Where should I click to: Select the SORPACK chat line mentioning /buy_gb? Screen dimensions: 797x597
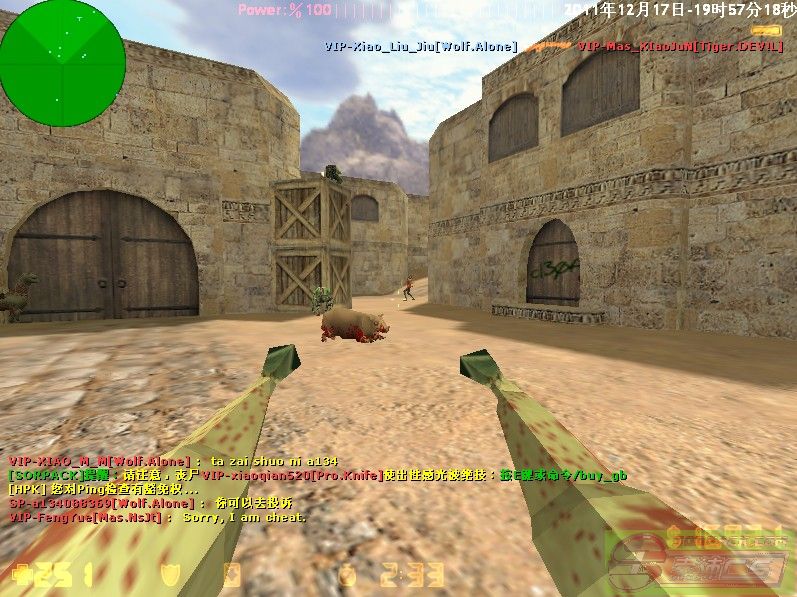point(317,475)
